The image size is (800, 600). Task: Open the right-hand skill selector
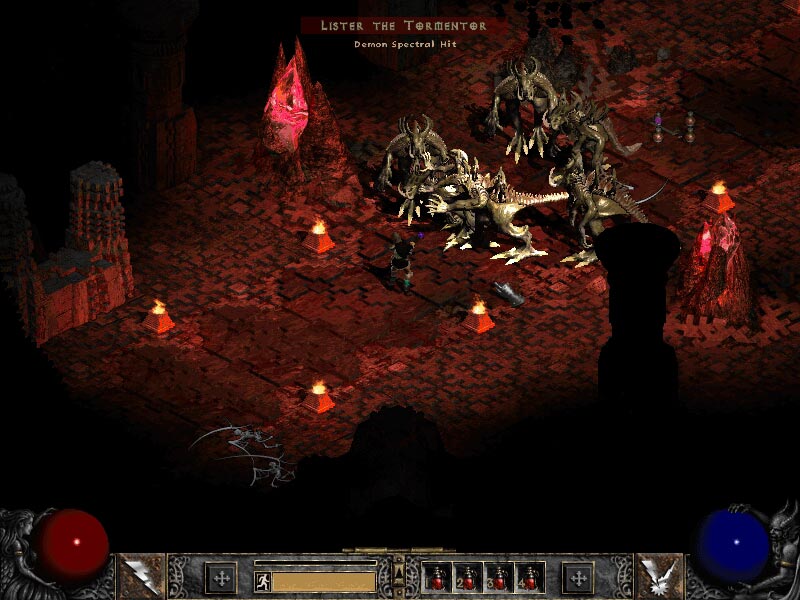659,576
